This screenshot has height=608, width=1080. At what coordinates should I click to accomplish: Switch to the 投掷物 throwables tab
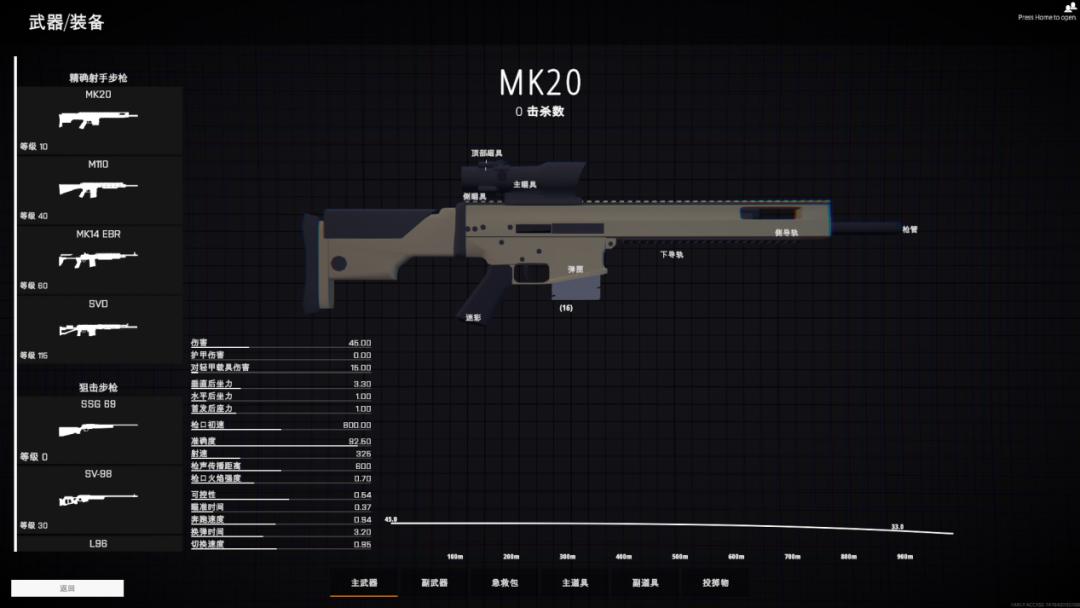[x=715, y=582]
